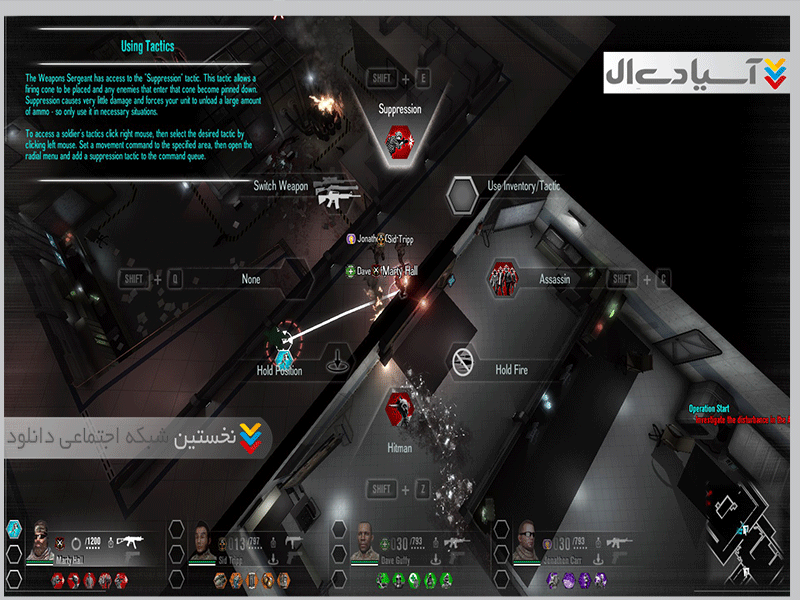
Task: Open the minimap
Action: coord(745,535)
